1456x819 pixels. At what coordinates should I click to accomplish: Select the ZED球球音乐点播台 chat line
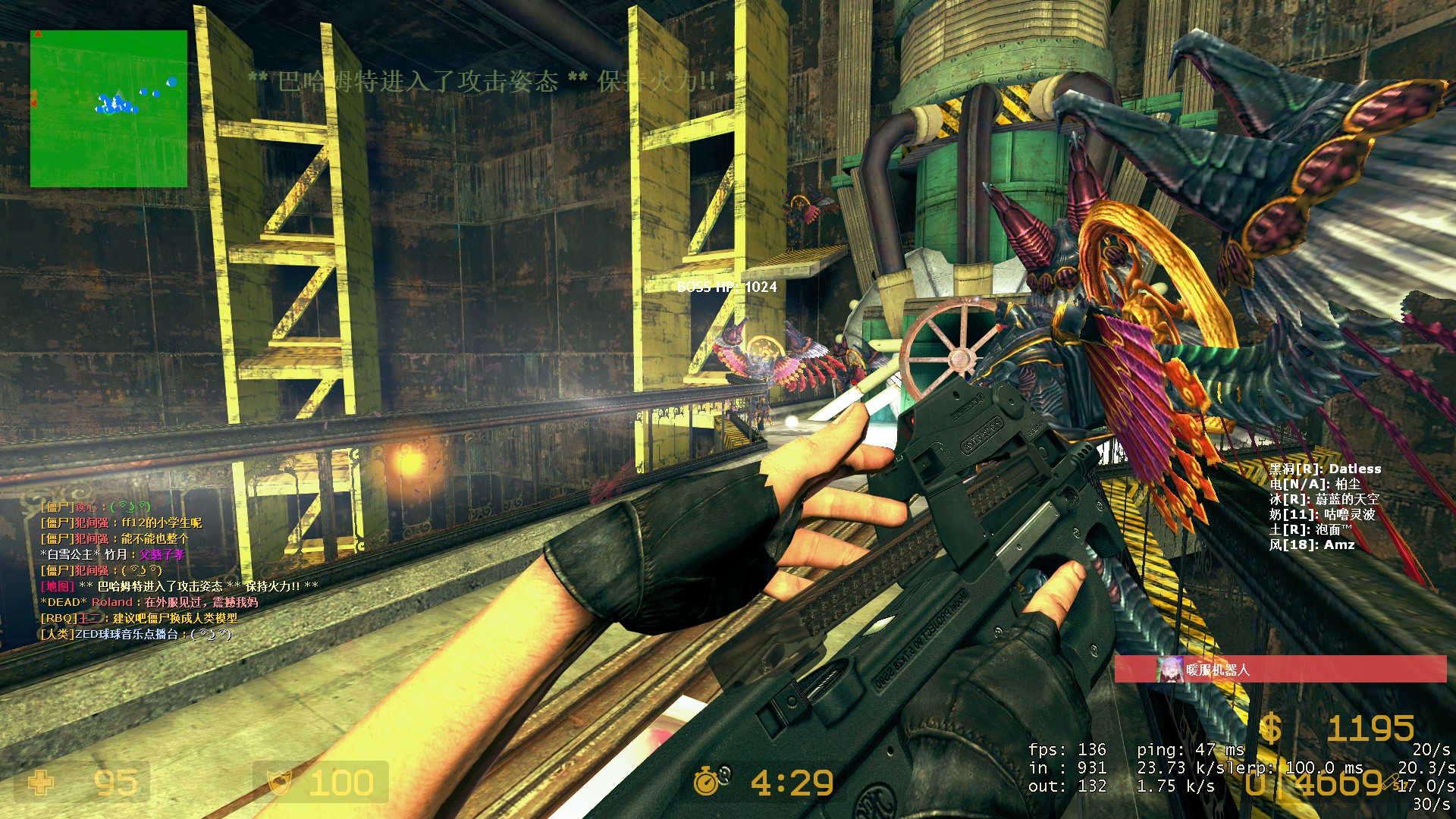click(x=136, y=634)
